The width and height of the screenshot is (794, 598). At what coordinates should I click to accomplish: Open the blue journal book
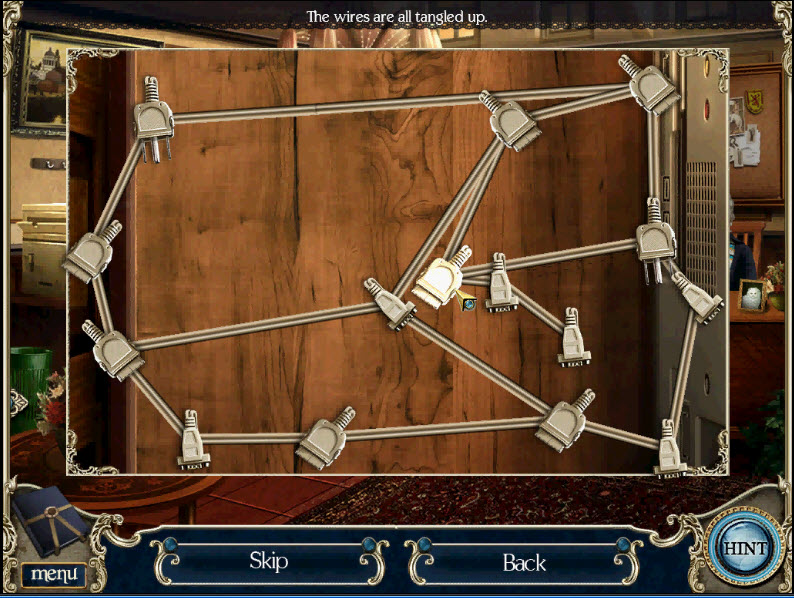point(57,524)
